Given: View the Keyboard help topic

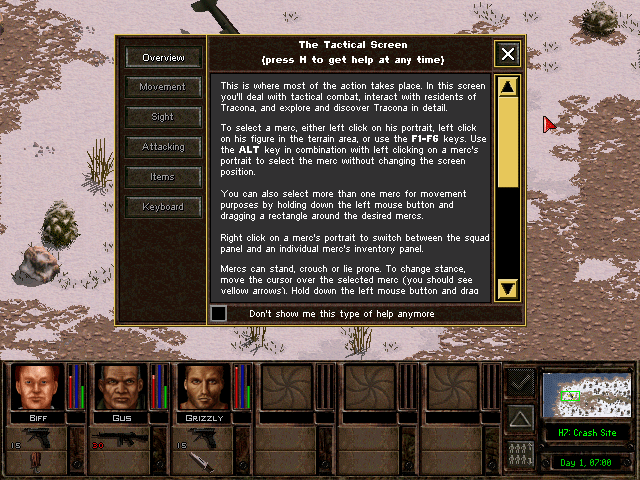Looking at the screenshot, I should coord(163,207).
